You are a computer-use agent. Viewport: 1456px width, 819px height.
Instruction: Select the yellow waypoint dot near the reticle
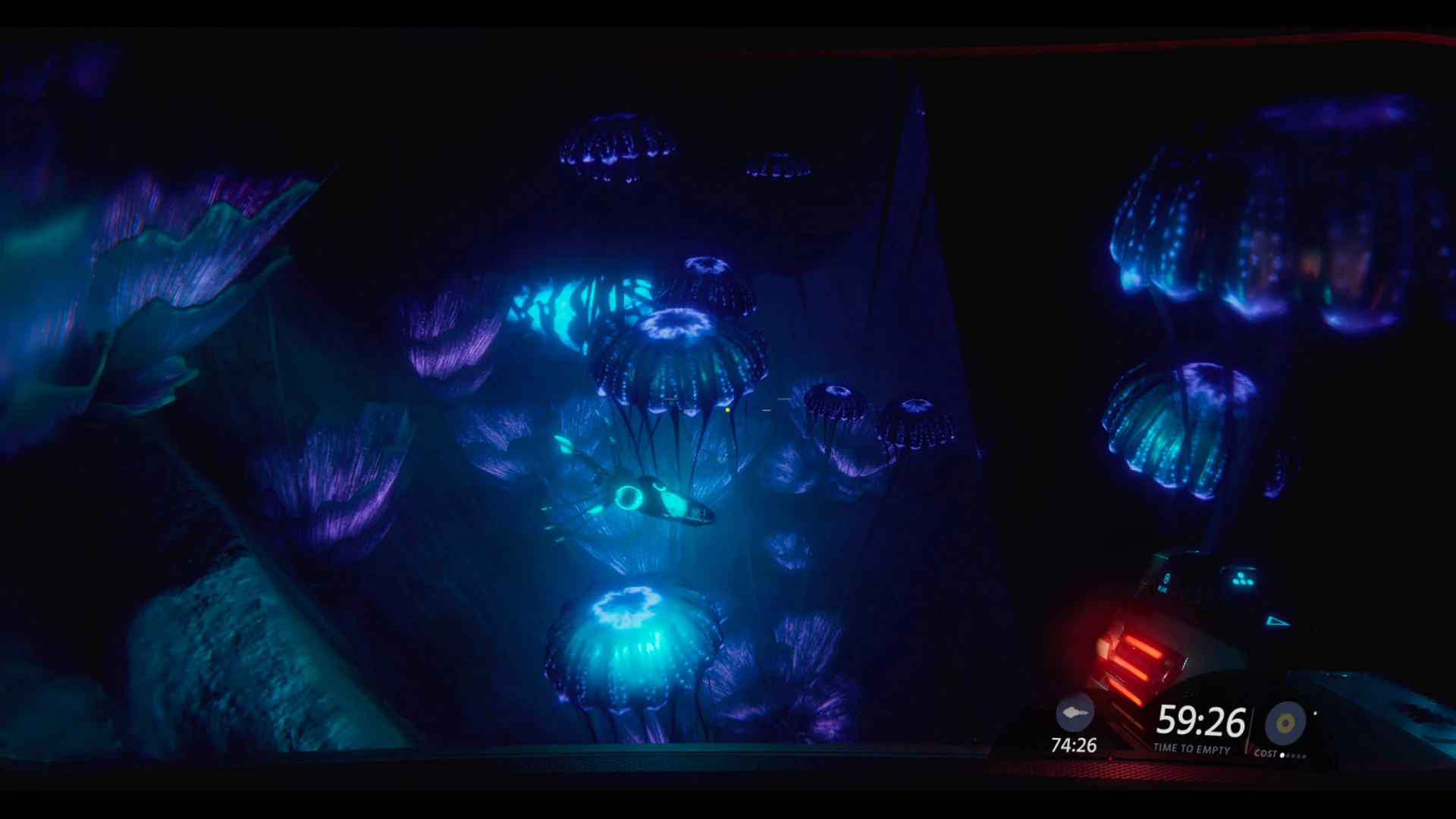pos(727,410)
